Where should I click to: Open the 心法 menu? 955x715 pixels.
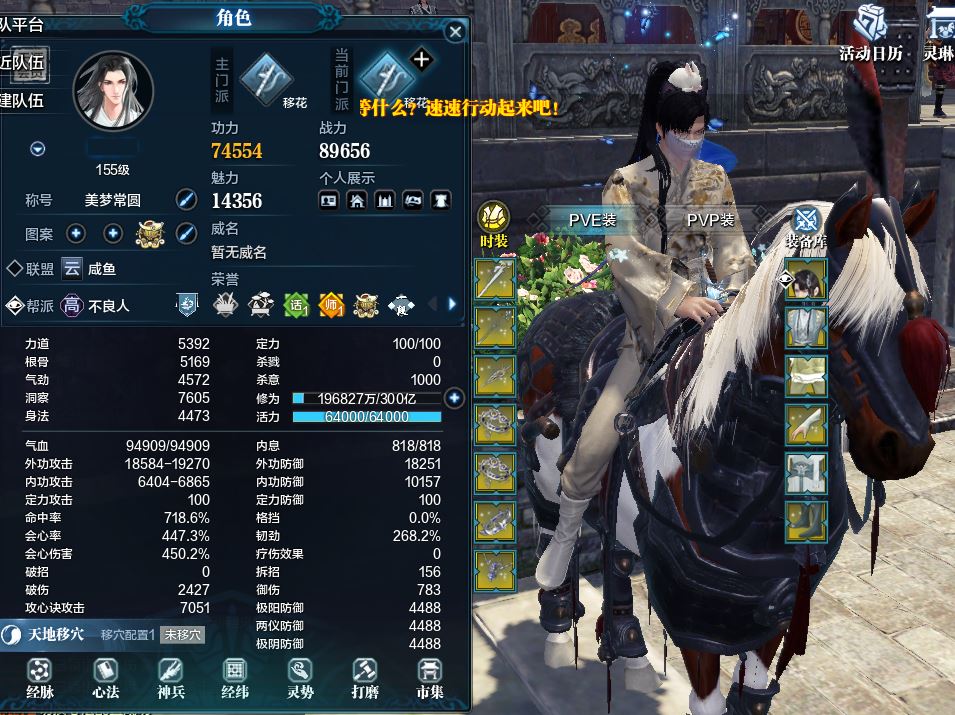(x=105, y=677)
